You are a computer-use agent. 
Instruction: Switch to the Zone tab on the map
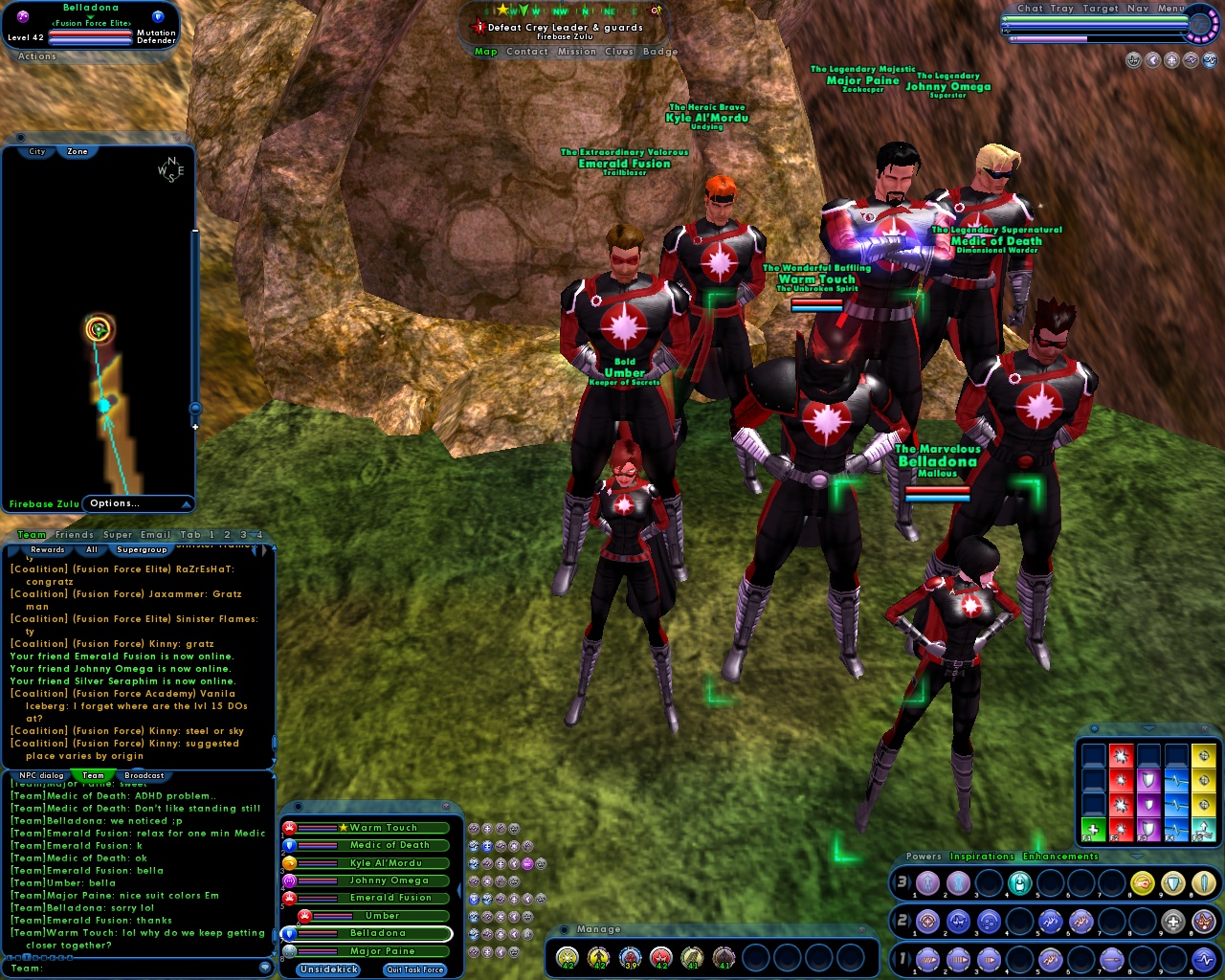point(76,151)
